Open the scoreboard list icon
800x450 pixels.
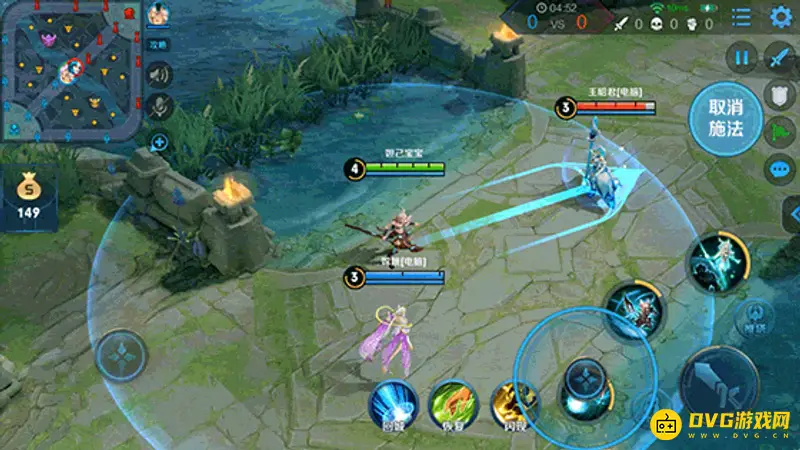click(741, 17)
